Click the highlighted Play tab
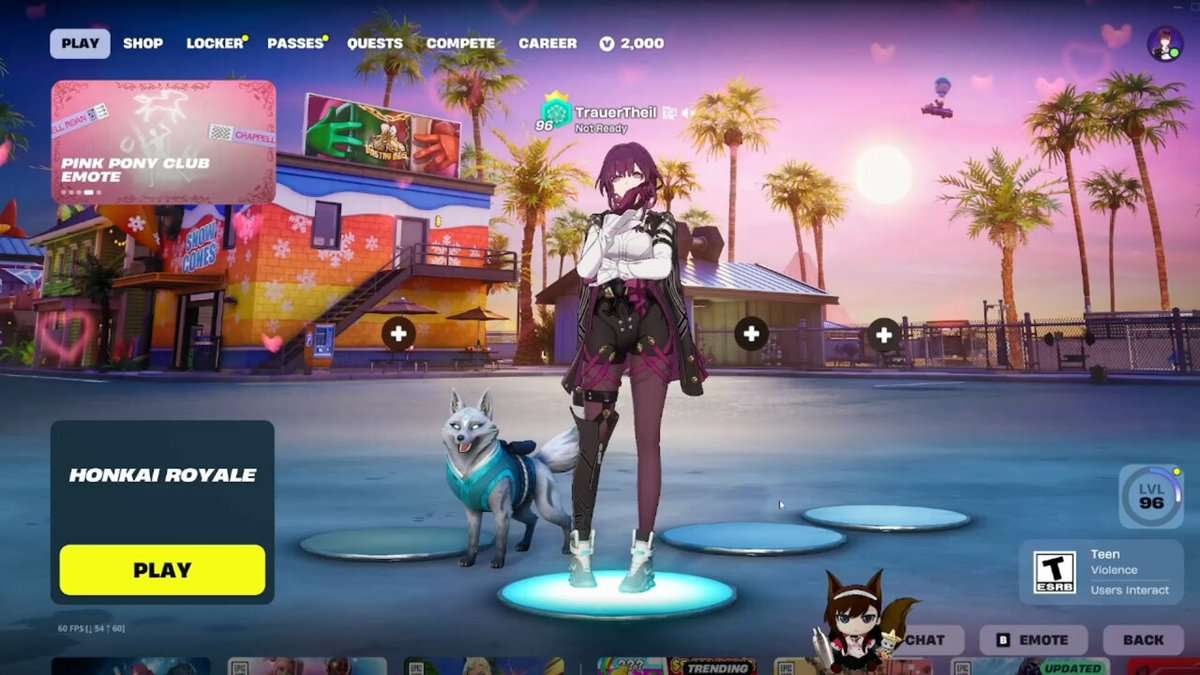The height and width of the screenshot is (675, 1200). click(80, 43)
